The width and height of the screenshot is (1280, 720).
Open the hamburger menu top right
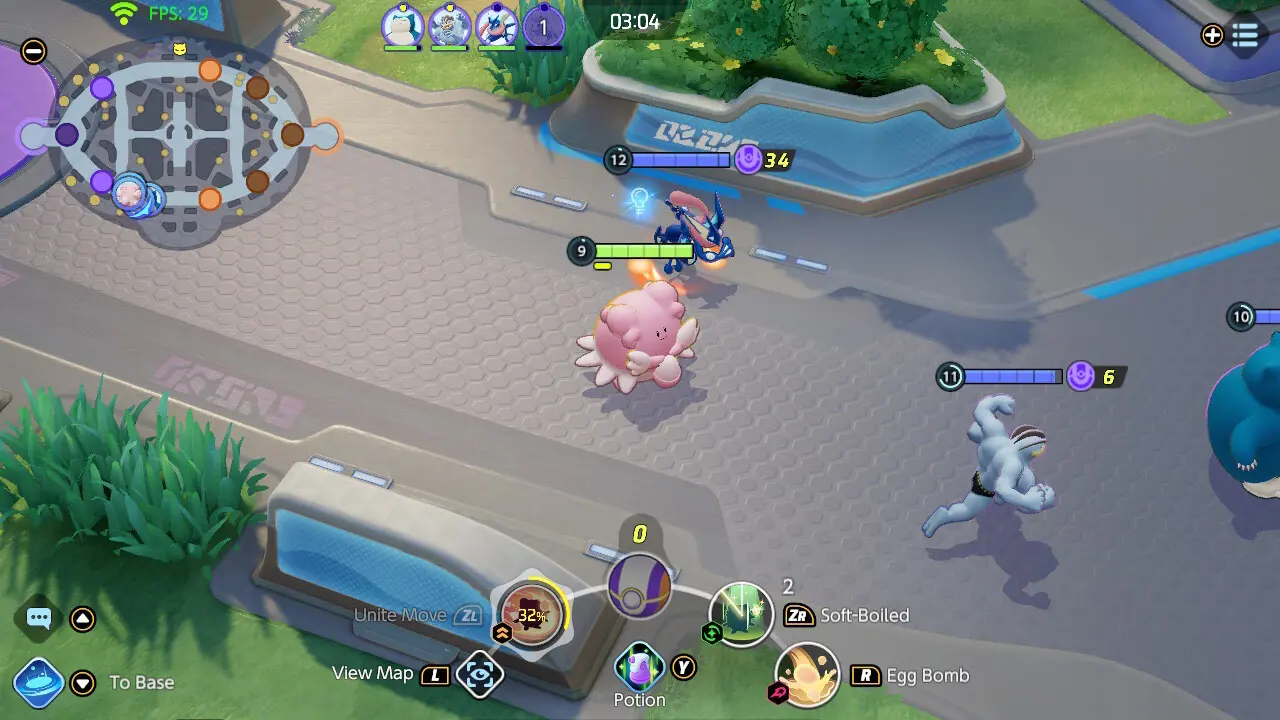point(1245,35)
